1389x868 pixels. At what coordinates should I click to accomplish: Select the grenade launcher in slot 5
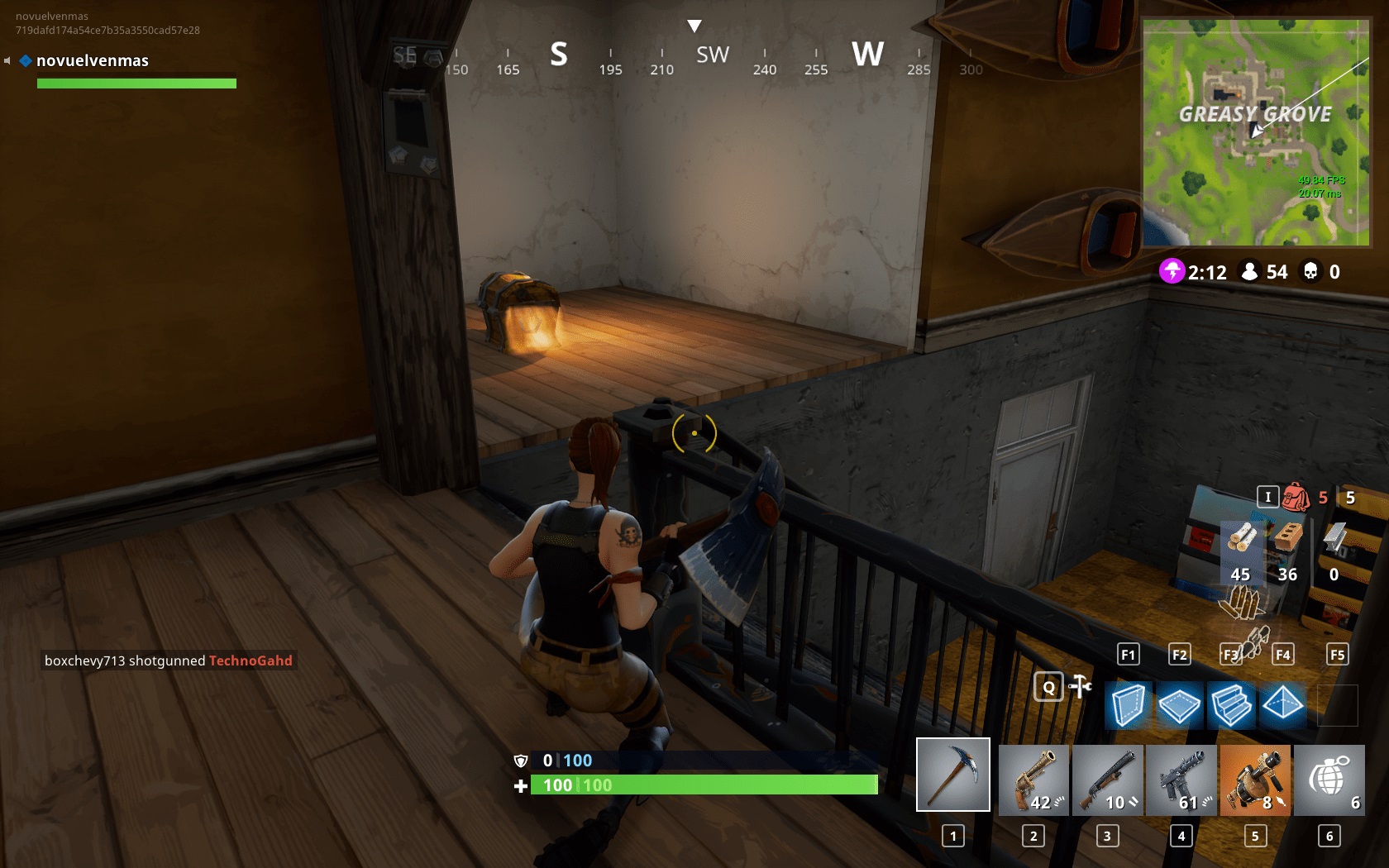point(1255,779)
